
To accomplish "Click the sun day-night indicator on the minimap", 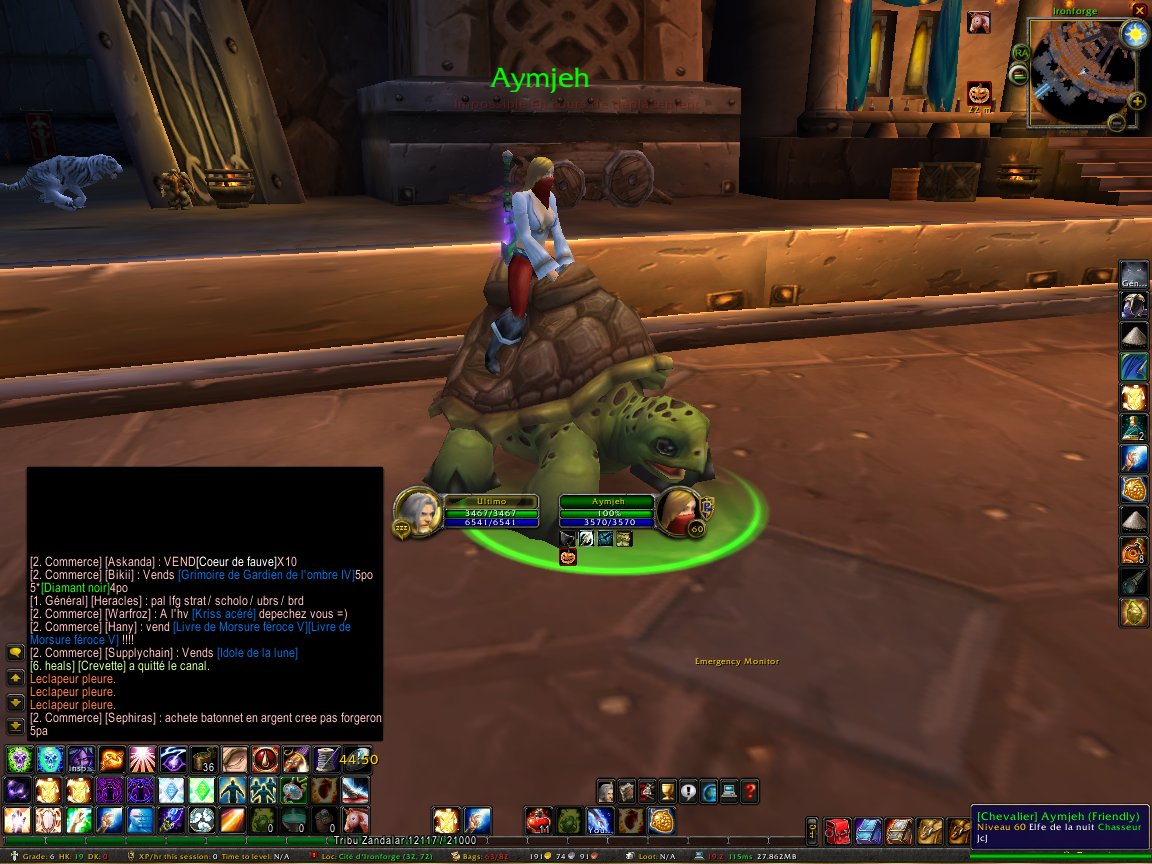I will [1134, 35].
